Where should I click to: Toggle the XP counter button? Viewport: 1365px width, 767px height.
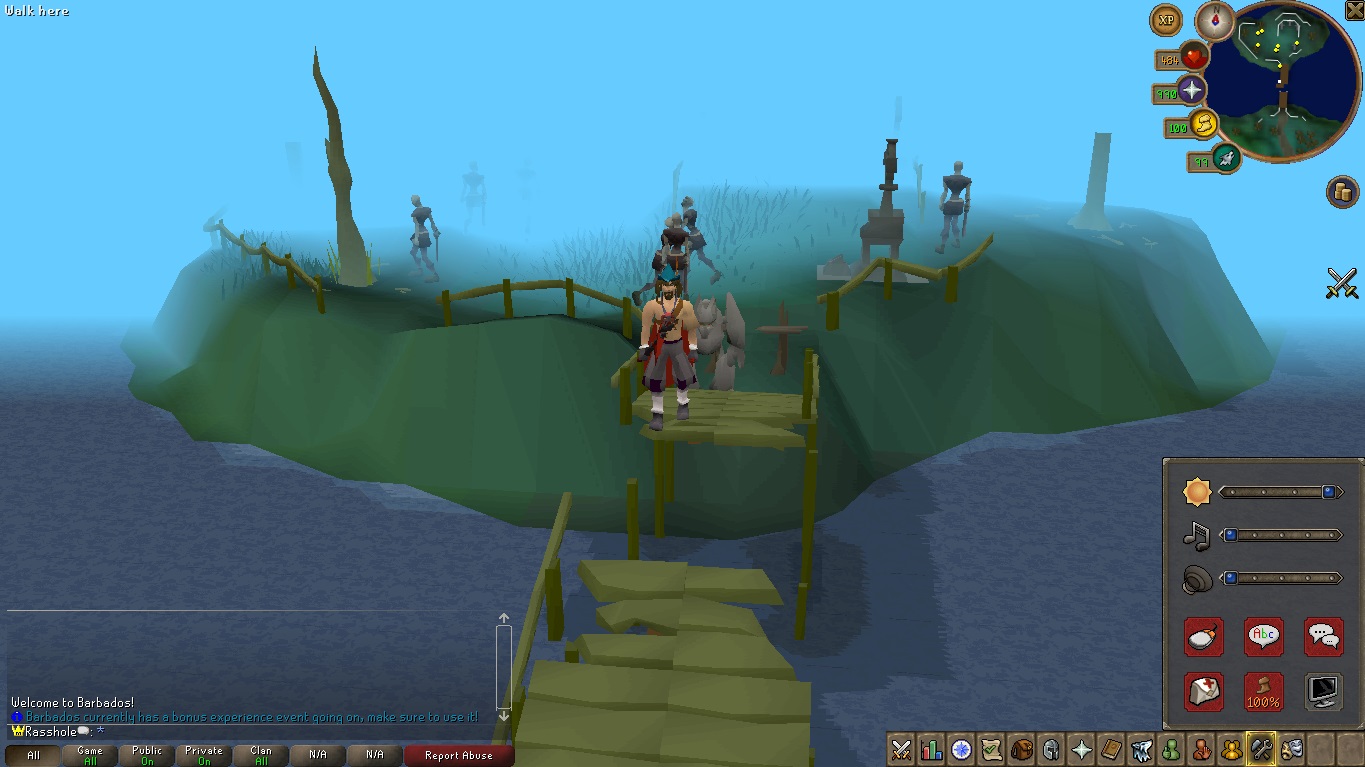1165,19
